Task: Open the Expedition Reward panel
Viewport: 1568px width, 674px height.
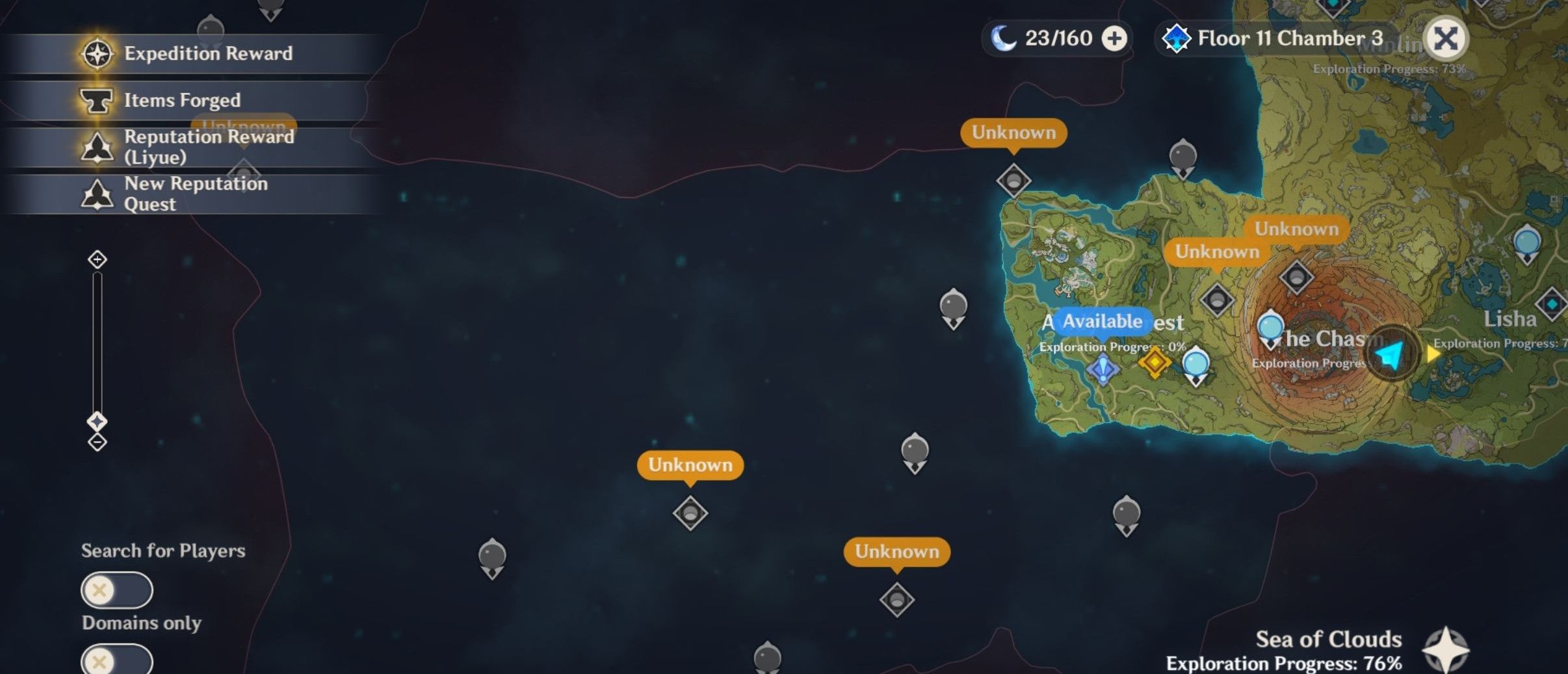Action: [x=96, y=53]
